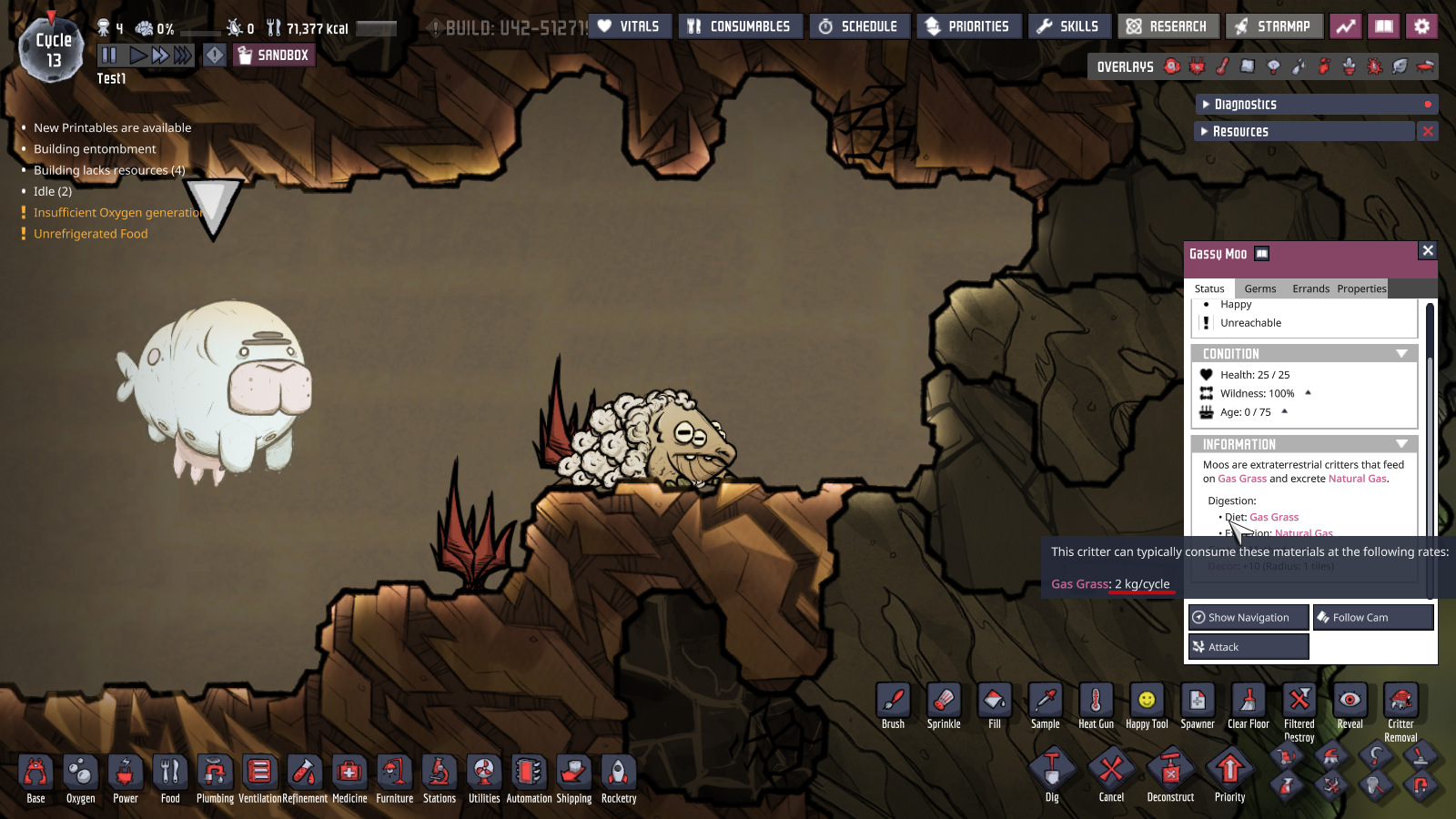
Task: Switch to the Germs tab
Action: click(x=1260, y=289)
